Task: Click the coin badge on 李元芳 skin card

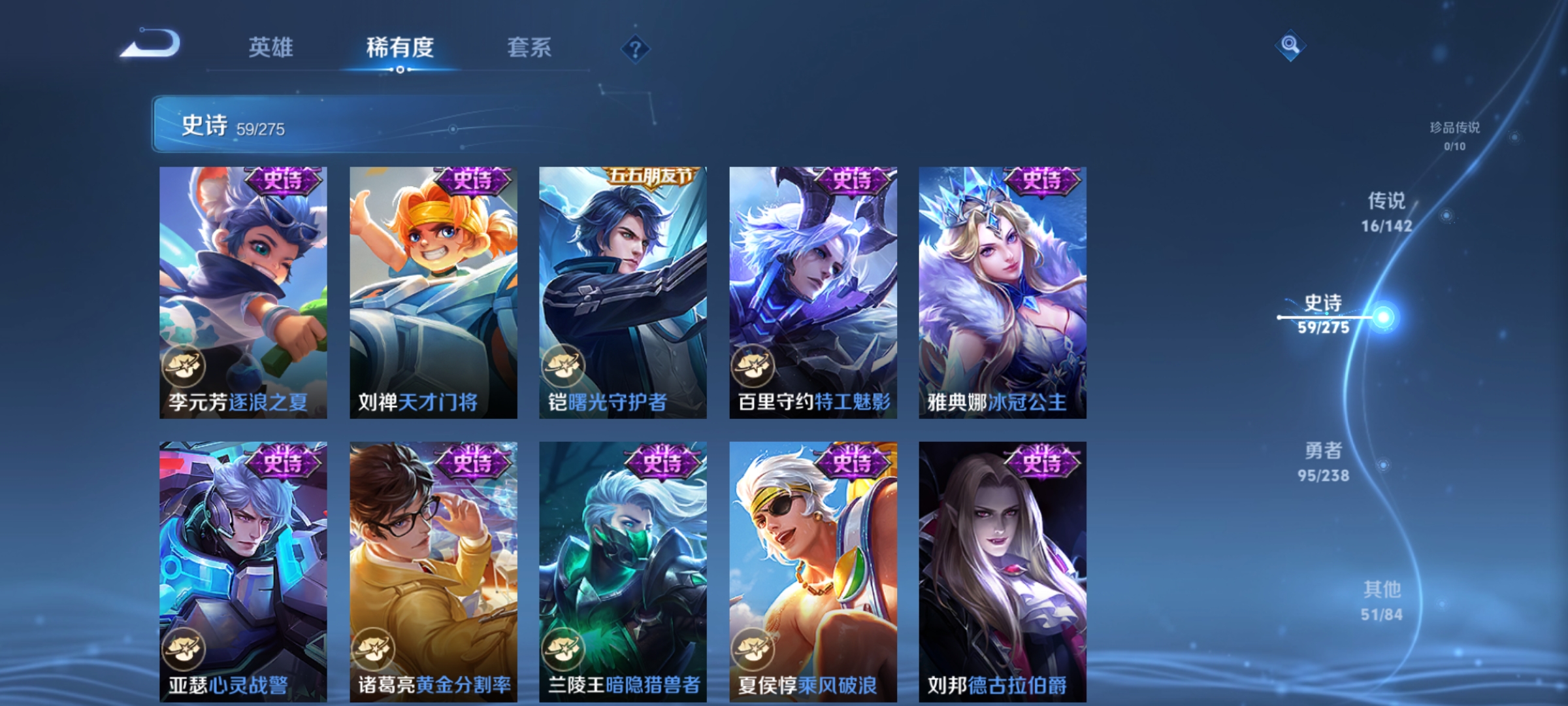Action: (x=184, y=365)
